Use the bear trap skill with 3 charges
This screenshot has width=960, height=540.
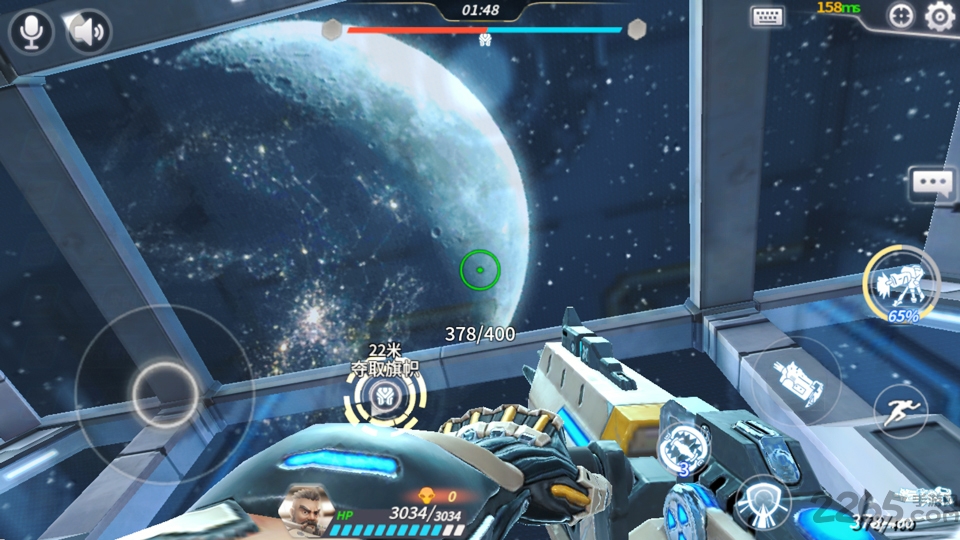point(686,443)
